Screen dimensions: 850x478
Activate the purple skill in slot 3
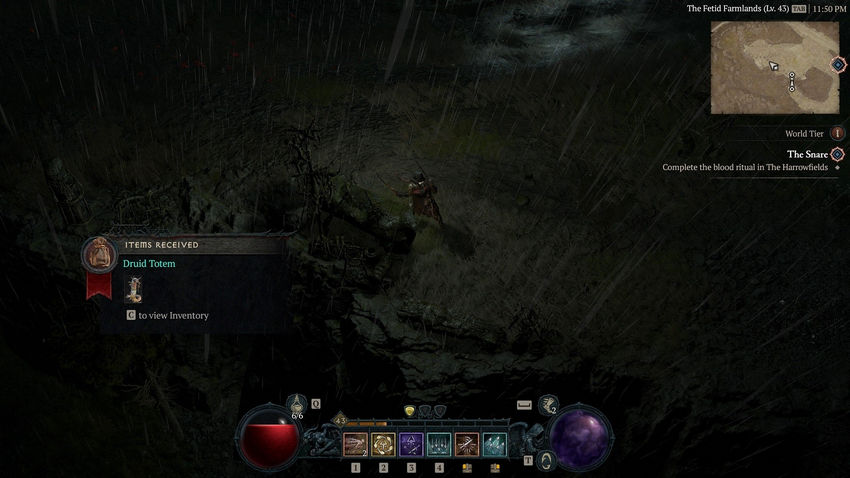(x=411, y=444)
